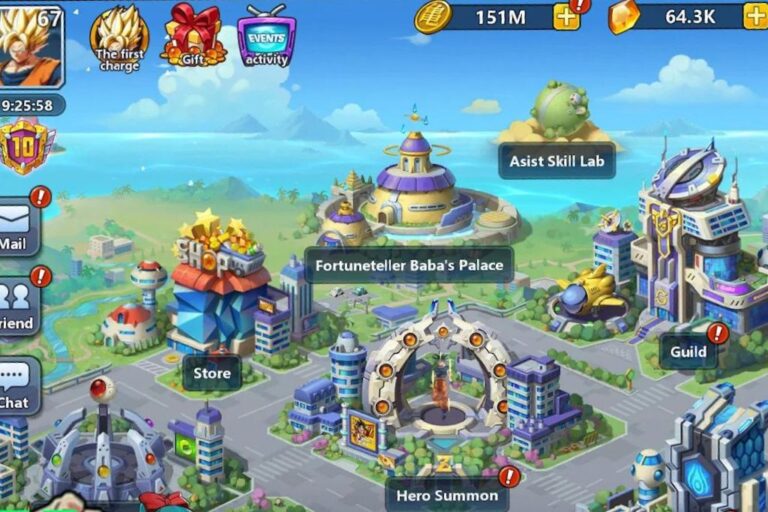The image size is (768, 512).
Task: Open the Asist Skill Lab
Action: click(x=556, y=160)
